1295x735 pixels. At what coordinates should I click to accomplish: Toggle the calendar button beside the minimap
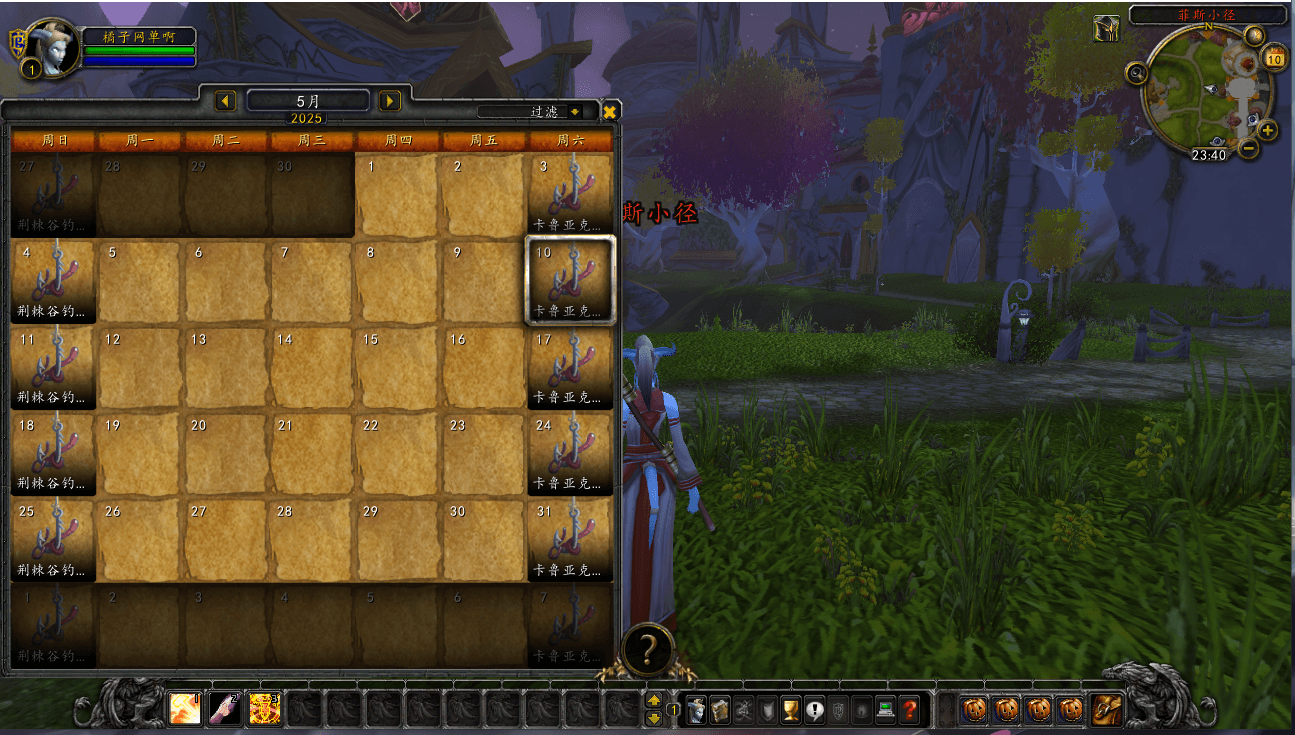[x=1275, y=58]
